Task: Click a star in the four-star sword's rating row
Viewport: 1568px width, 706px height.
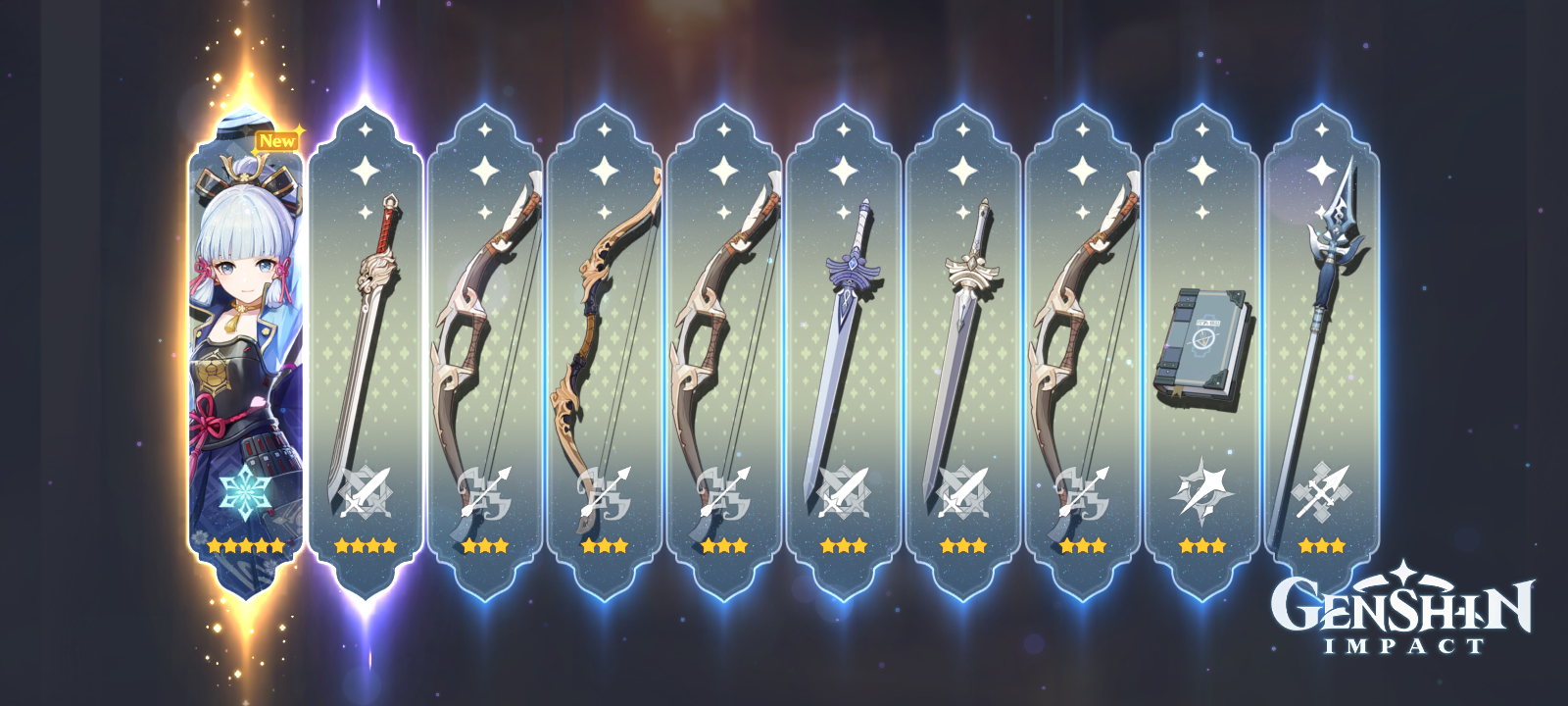Action: click(365, 547)
